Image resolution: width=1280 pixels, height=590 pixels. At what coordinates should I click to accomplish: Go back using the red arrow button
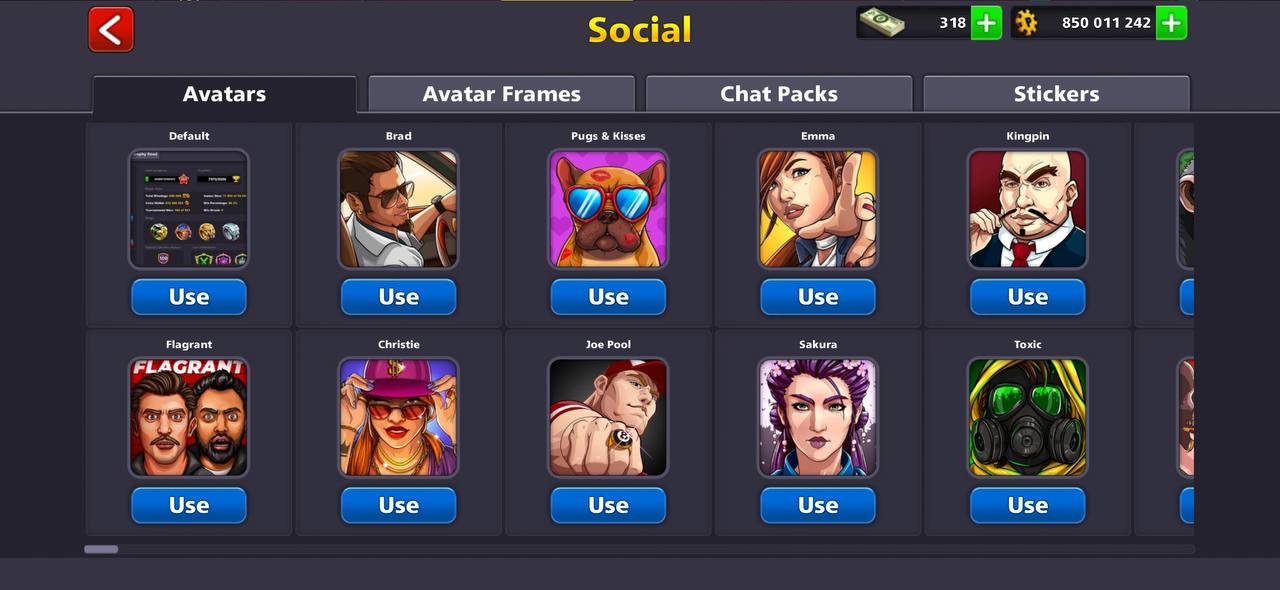coord(111,29)
